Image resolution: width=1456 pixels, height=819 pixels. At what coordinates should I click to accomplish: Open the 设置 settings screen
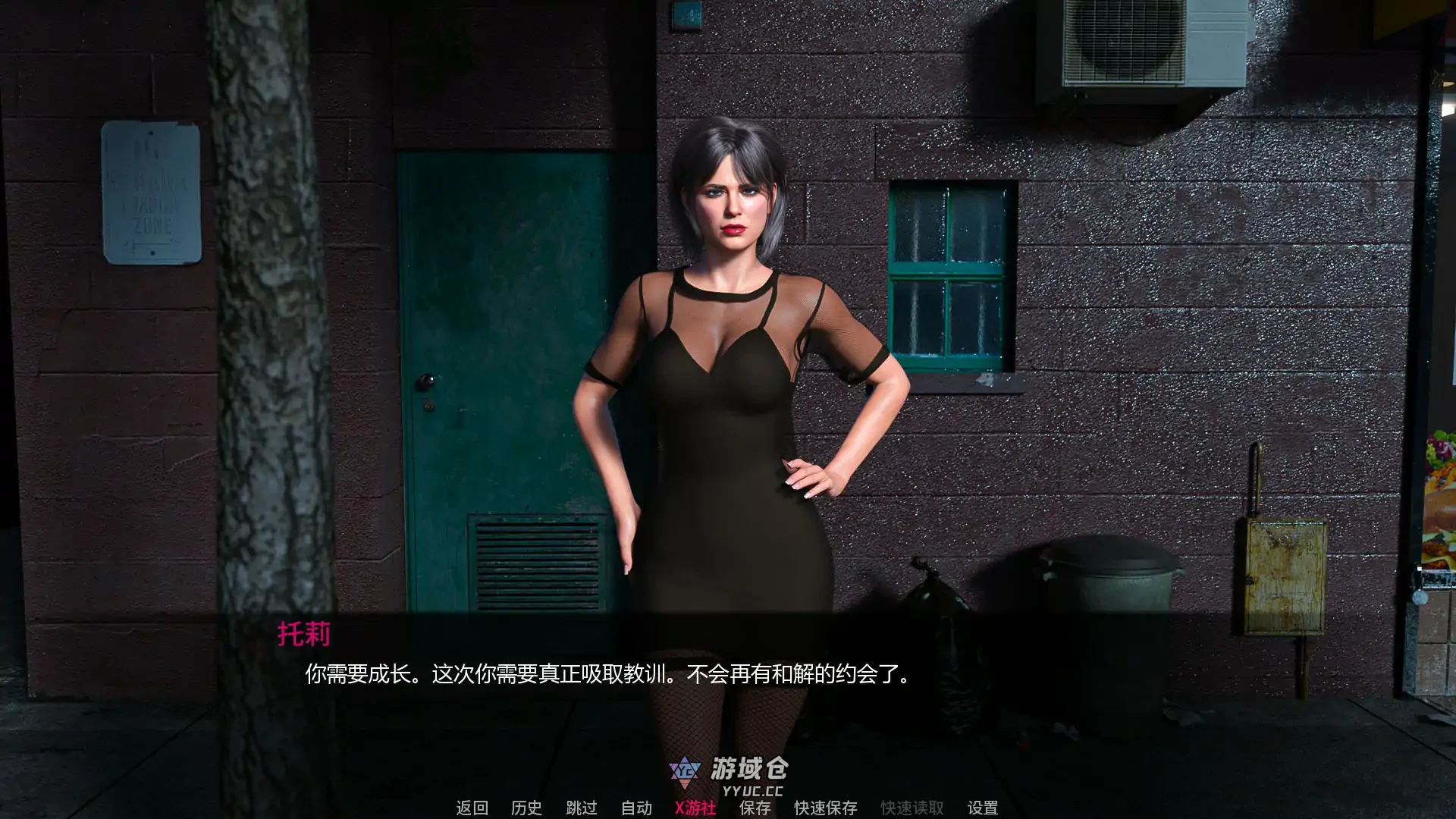(x=984, y=808)
